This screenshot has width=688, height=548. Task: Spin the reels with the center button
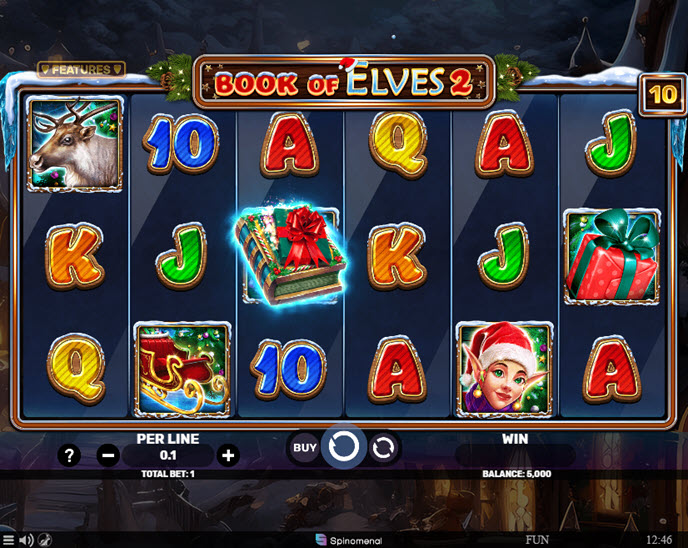(x=344, y=447)
